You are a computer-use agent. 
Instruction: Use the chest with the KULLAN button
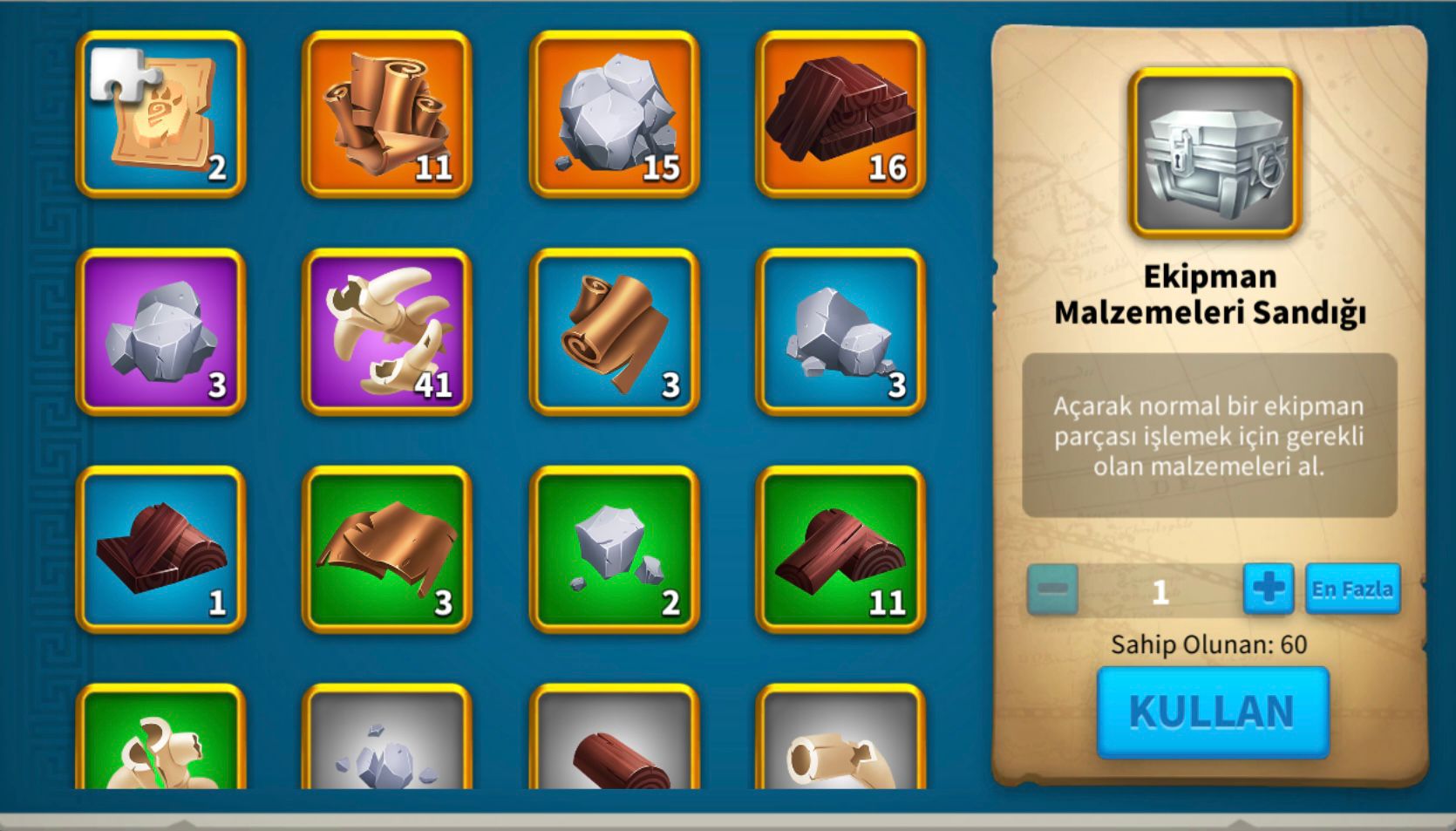click(x=1212, y=712)
